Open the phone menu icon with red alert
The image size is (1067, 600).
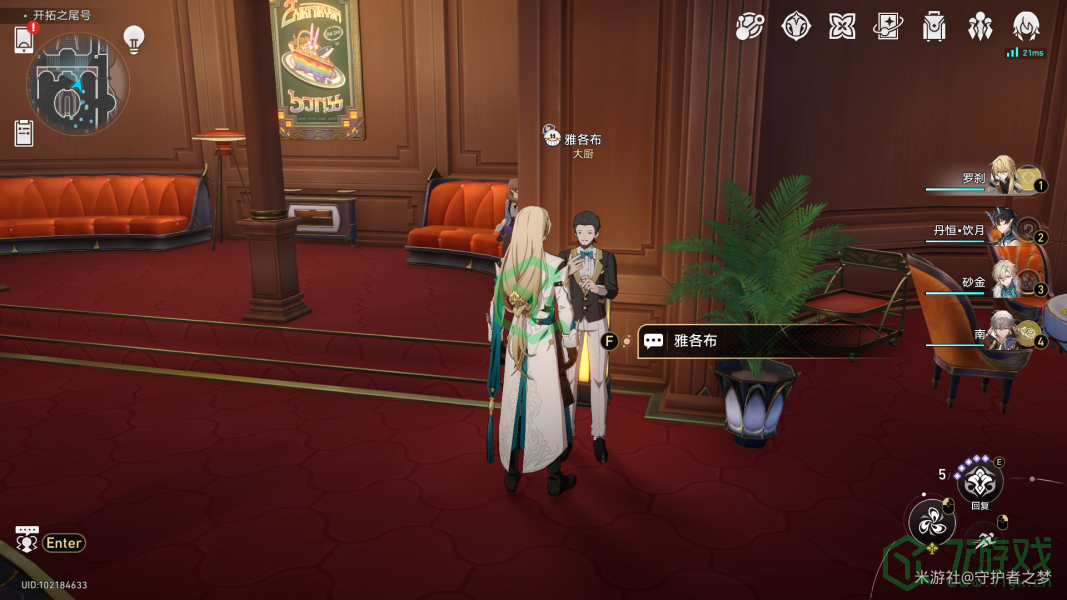tap(24, 39)
